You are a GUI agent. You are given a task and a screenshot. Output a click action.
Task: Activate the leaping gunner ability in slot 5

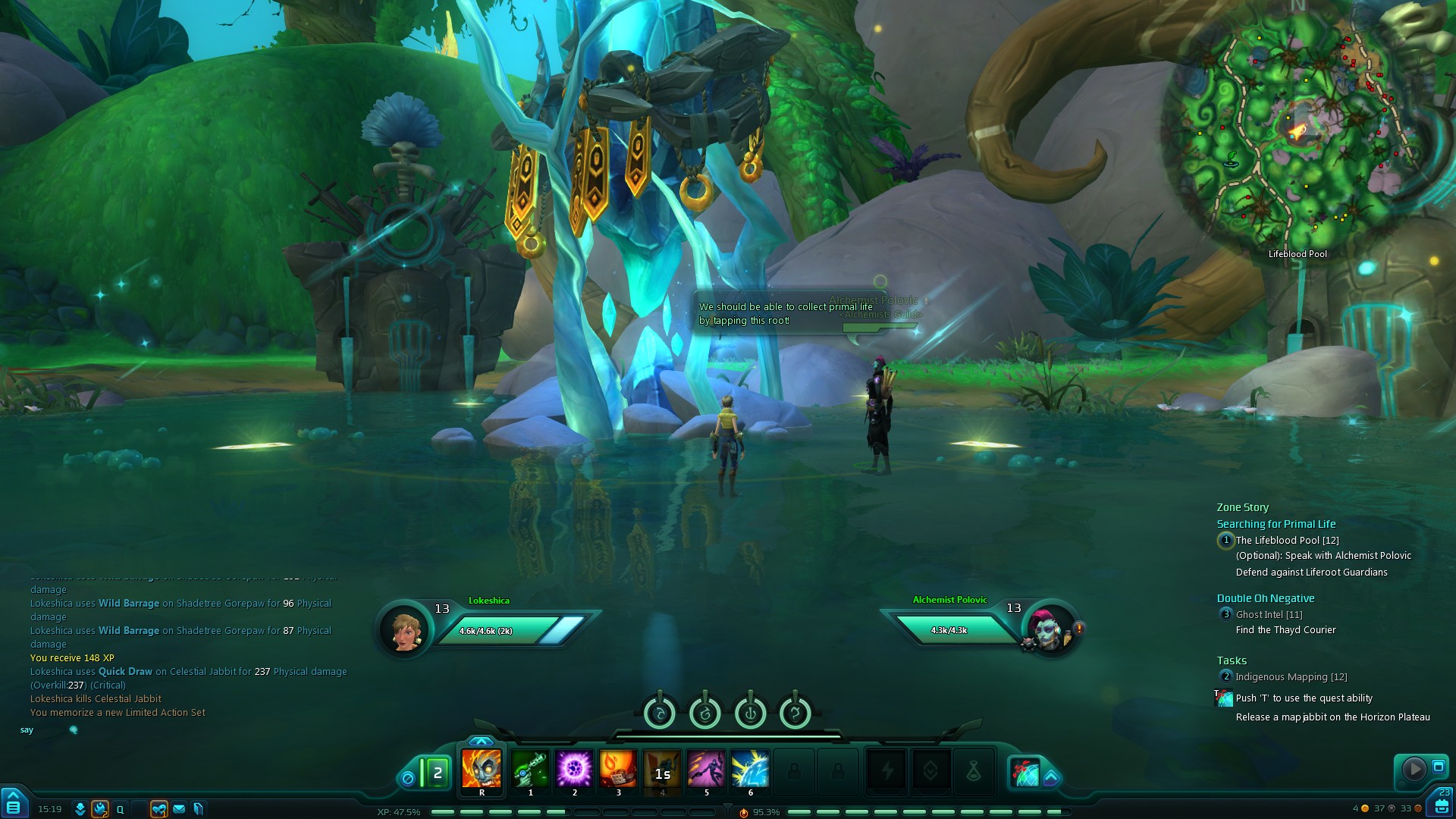(706, 769)
